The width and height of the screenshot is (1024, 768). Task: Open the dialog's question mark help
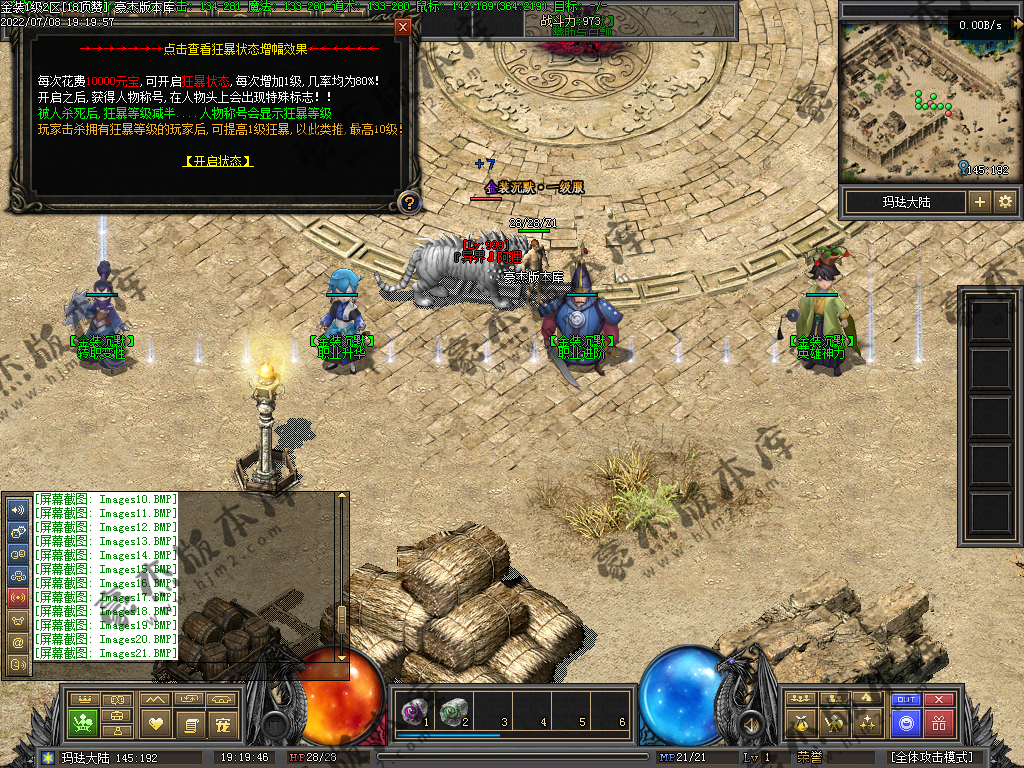[408, 203]
